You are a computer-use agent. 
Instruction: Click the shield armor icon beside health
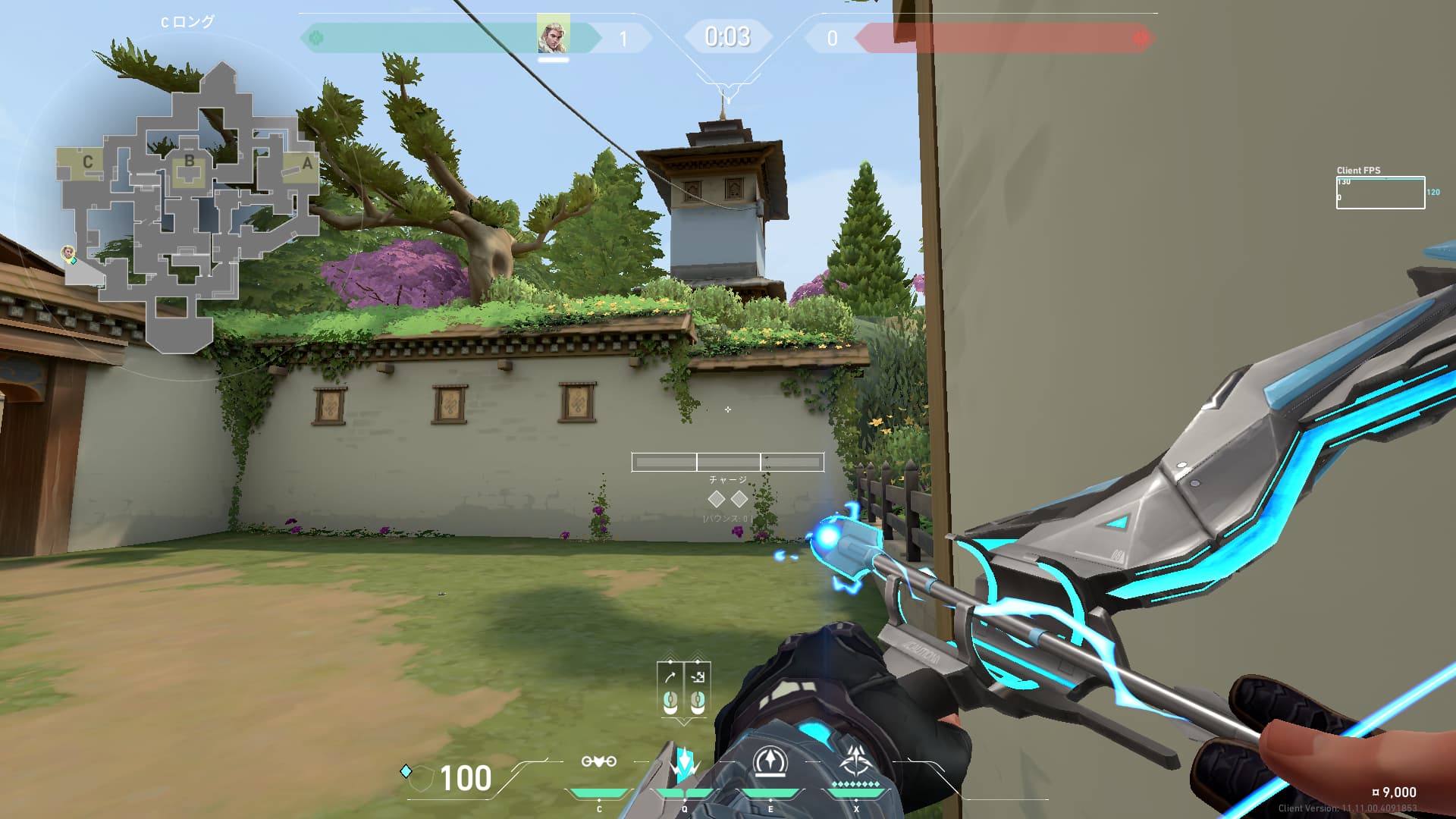[421, 778]
